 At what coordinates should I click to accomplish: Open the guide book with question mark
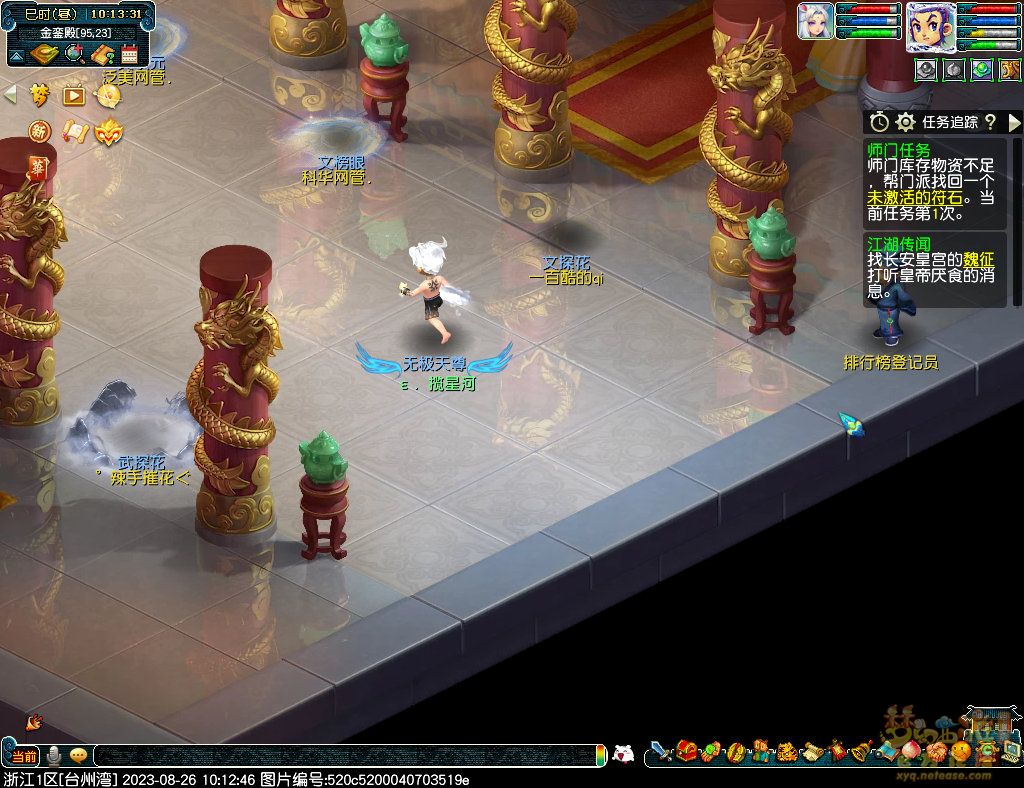click(x=101, y=55)
